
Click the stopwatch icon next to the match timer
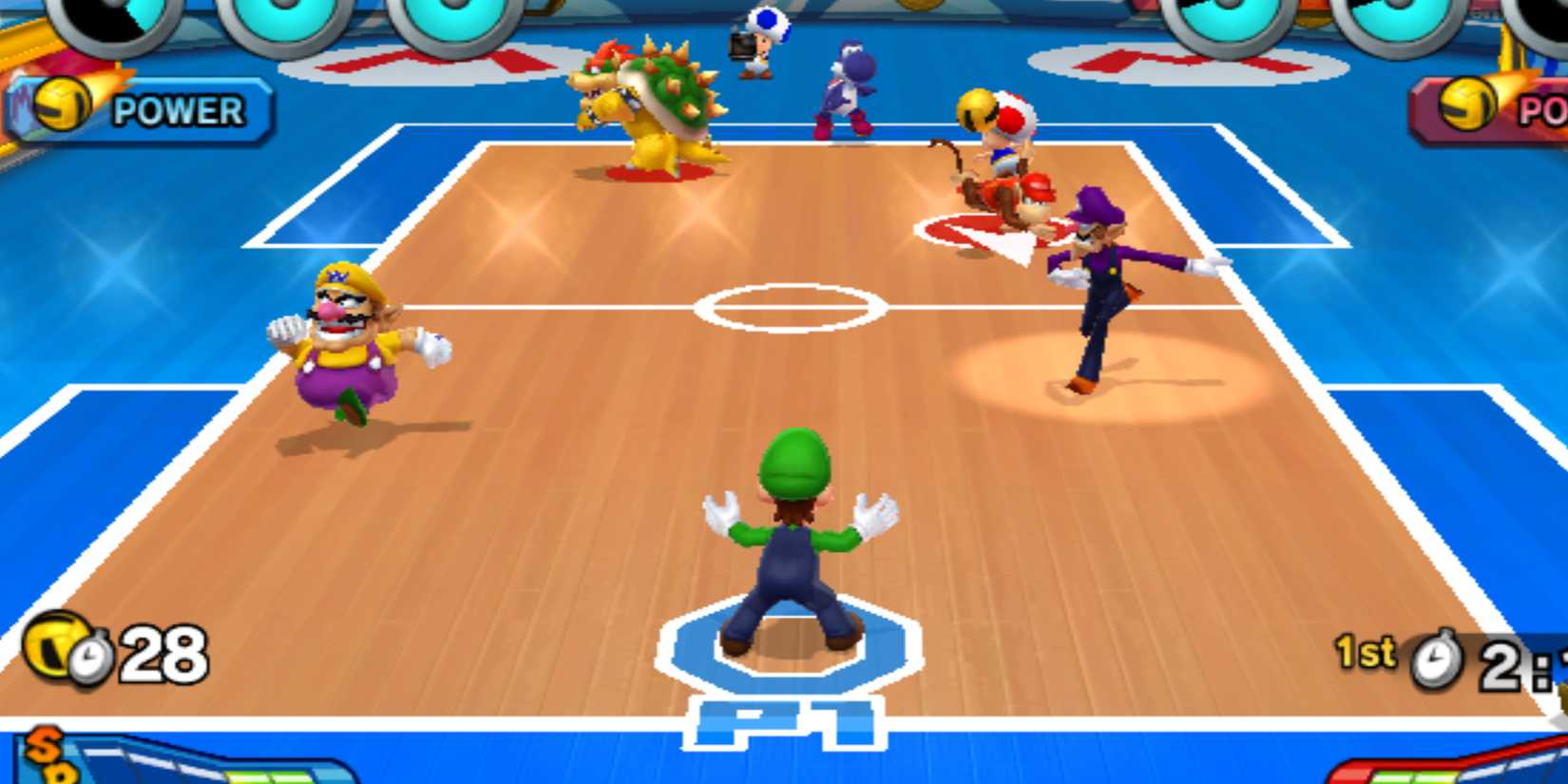[x=1437, y=658]
